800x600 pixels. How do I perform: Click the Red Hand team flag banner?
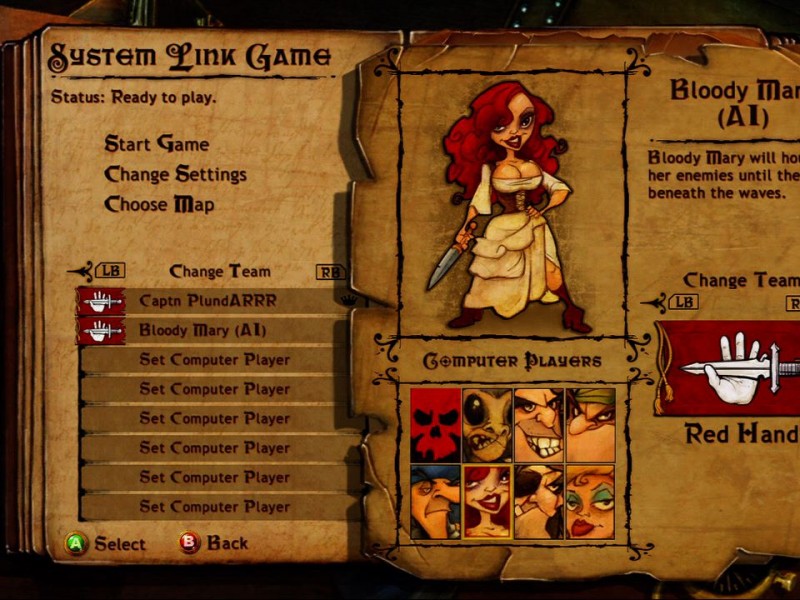point(728,368)
